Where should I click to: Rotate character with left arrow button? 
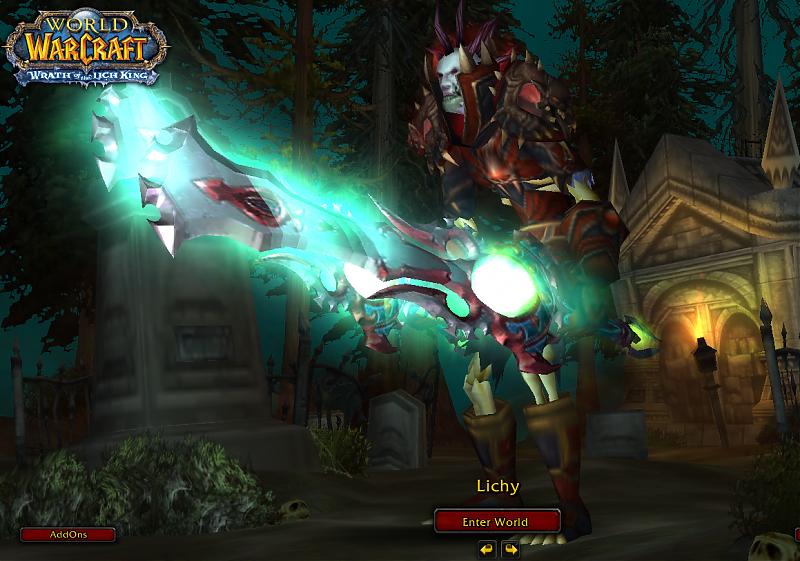tap(486, 549)
